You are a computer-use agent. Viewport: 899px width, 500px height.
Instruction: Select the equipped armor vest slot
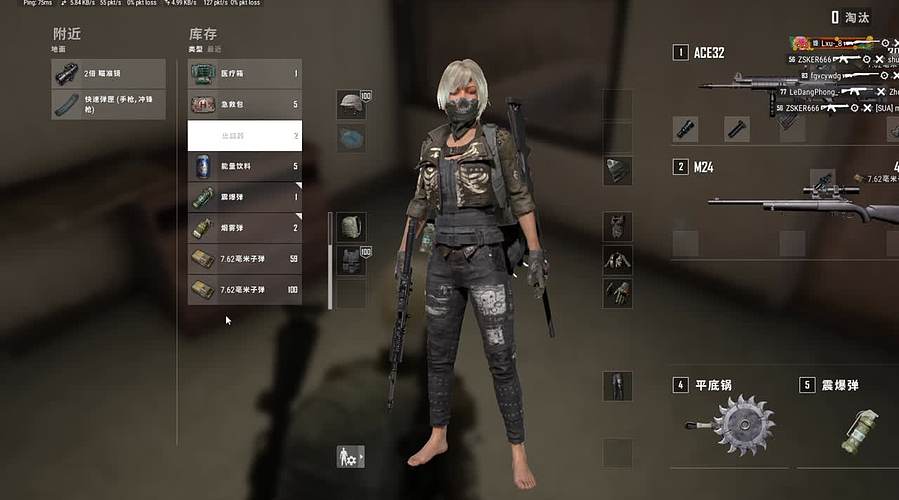pyautogui.click(x=351, y=261)
